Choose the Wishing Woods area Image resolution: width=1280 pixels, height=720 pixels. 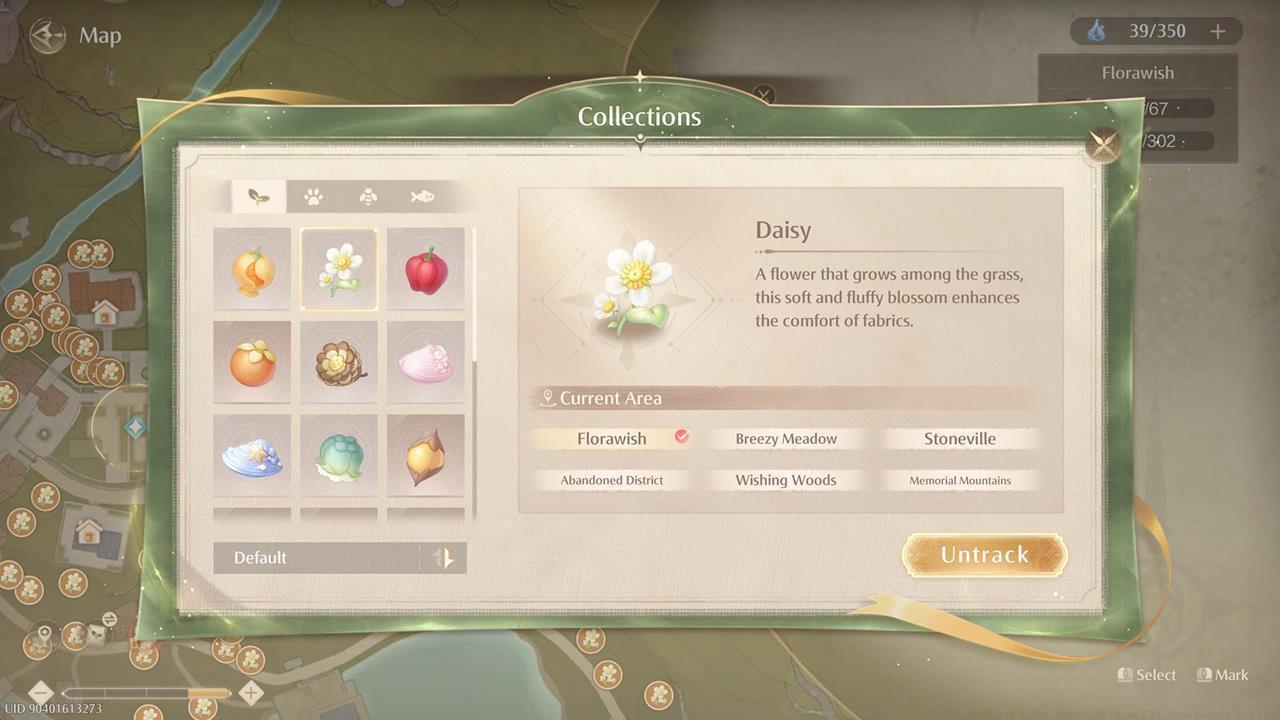(x=786, y=480)
